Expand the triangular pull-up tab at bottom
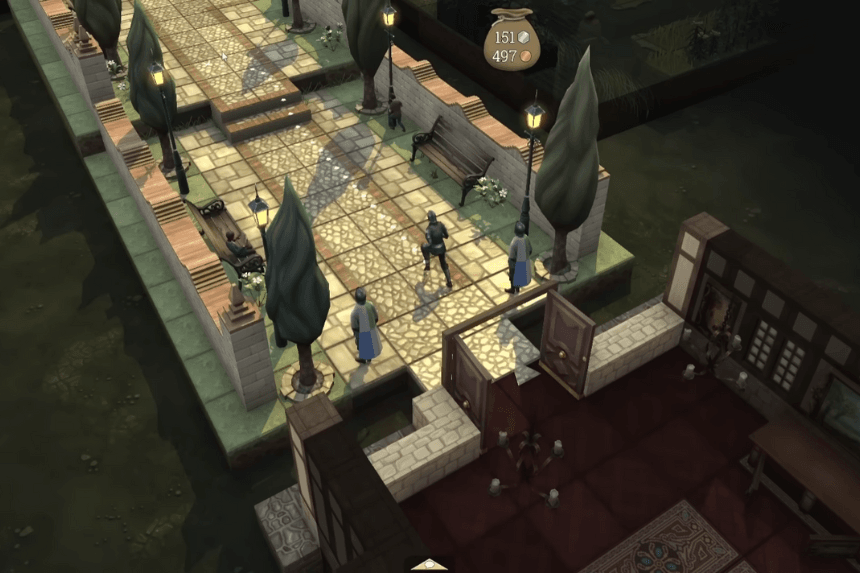 coord(429,565)
